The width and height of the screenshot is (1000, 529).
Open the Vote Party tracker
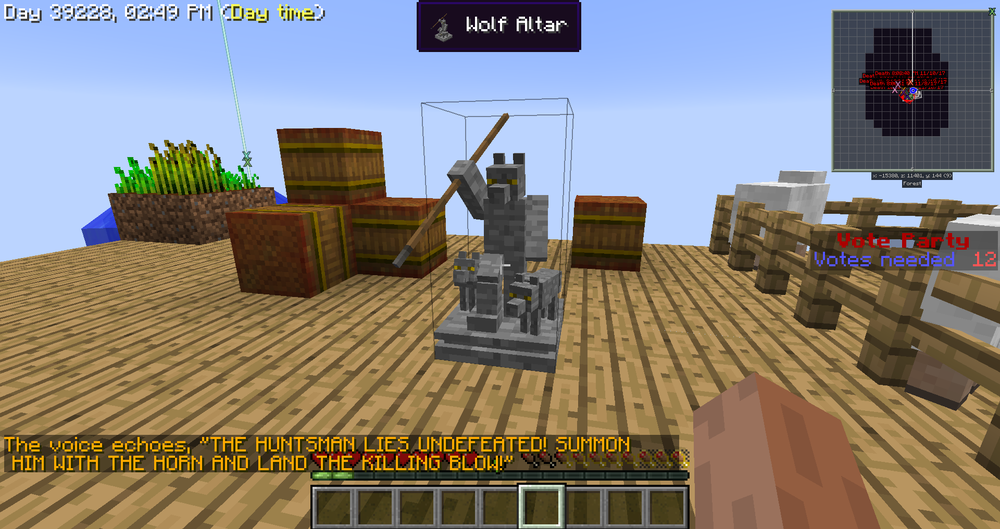click(x=904, y=250)
